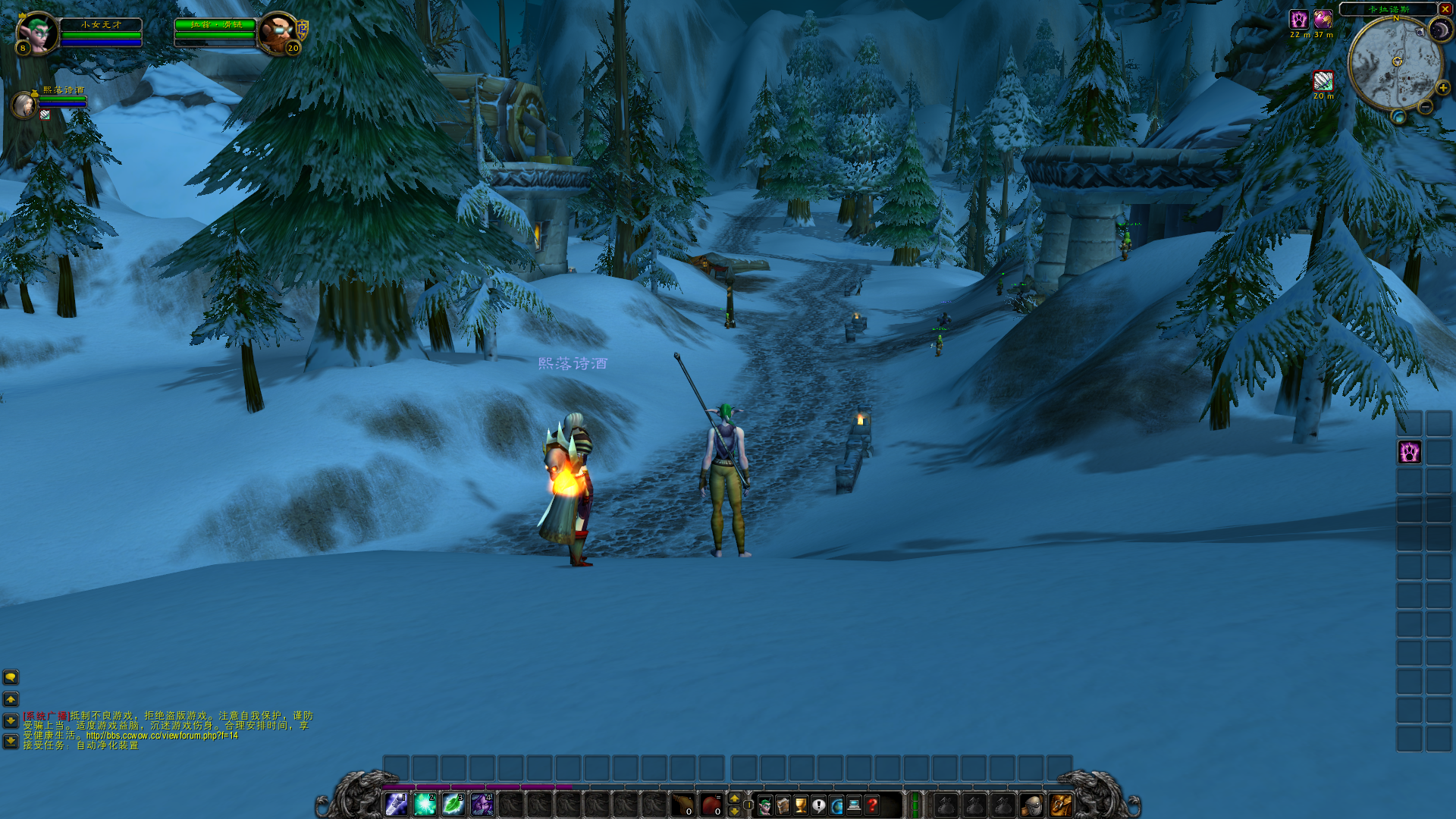The image size is (1456, 819).
Task: Open the chat speech bubble button
Action: click(x=11, y=677)
